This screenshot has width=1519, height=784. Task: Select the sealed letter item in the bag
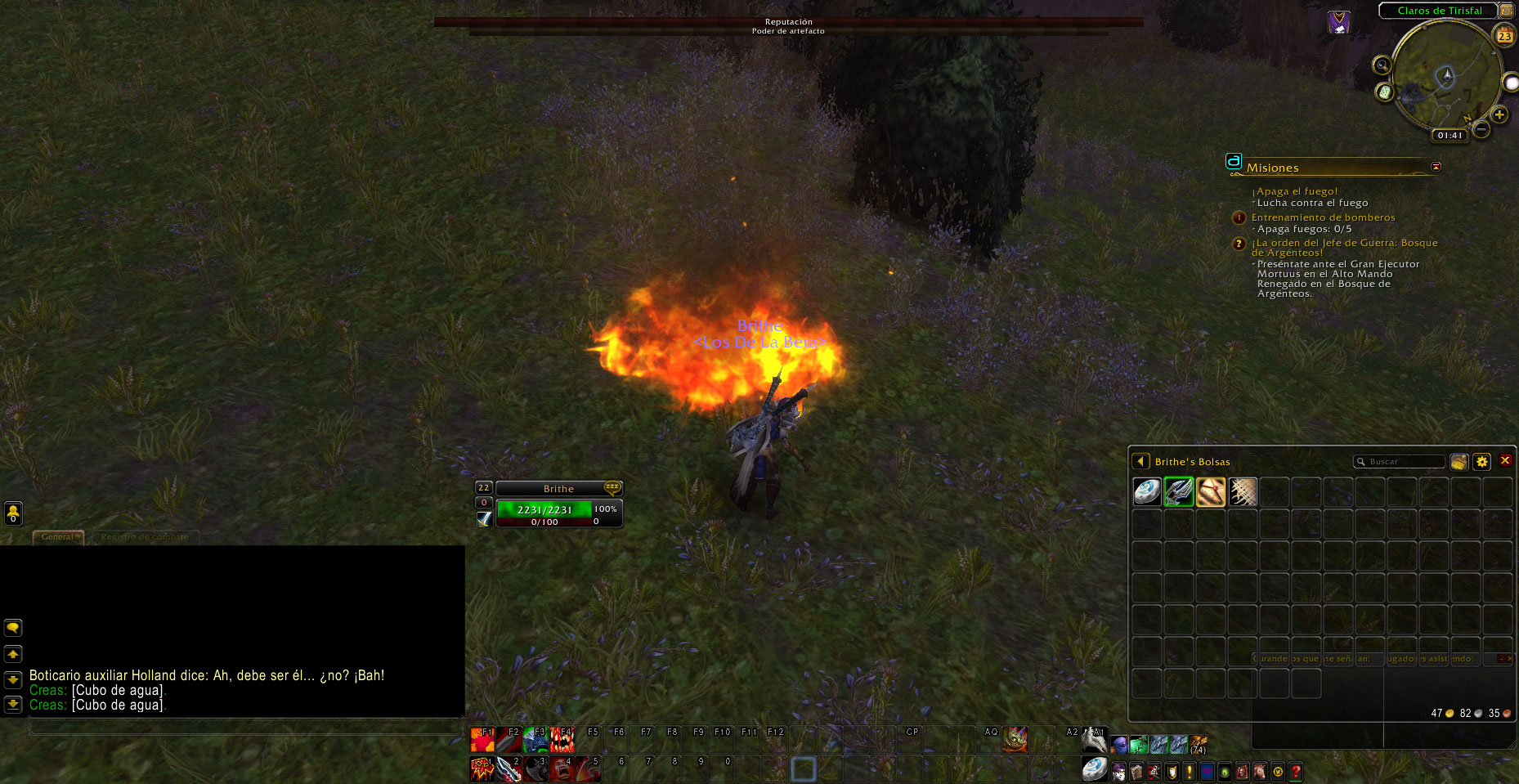coord(1211,492)
